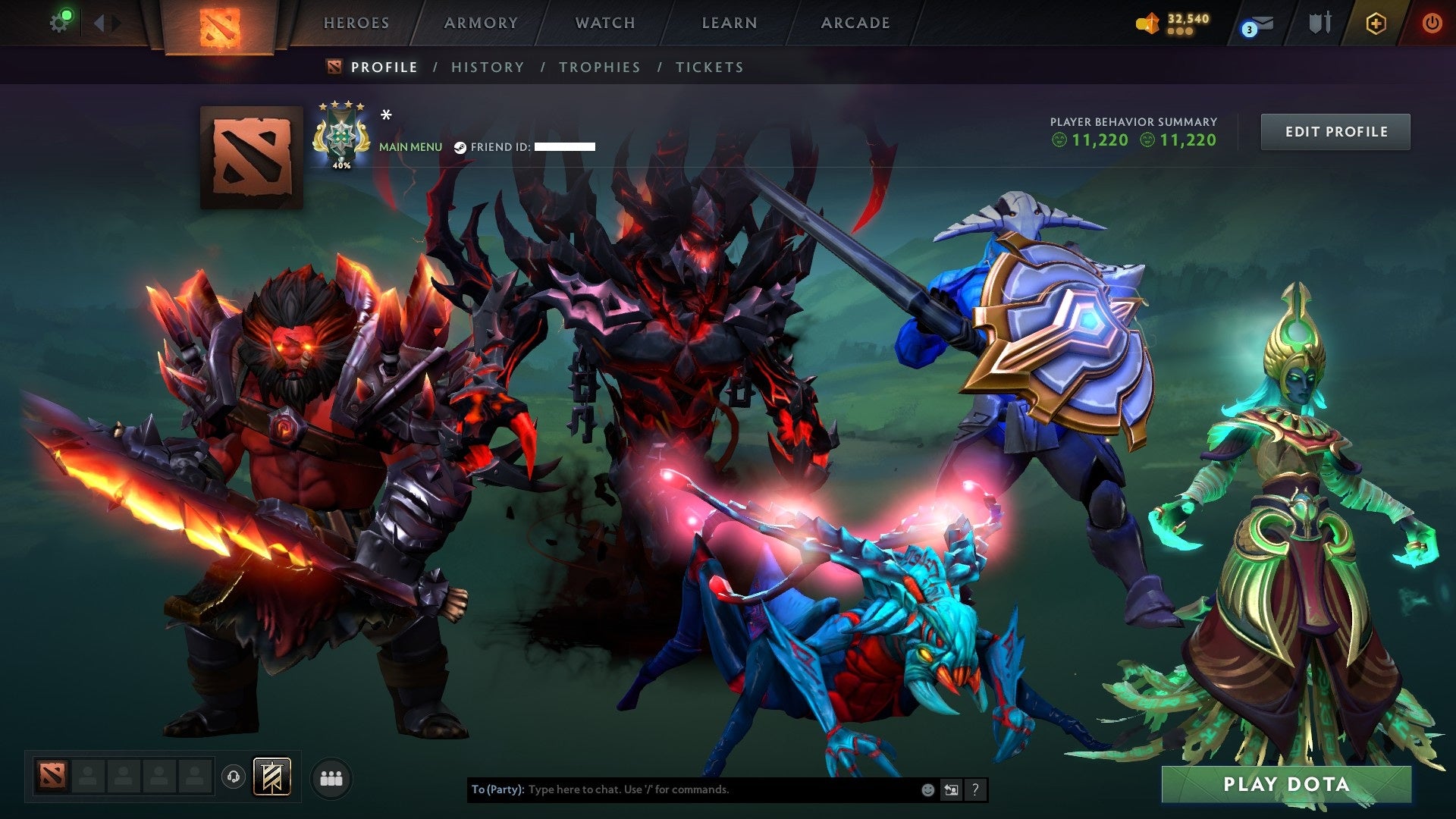Click the EDIT PROFILE button
1456x819 pixels.
pos(1335,130)
